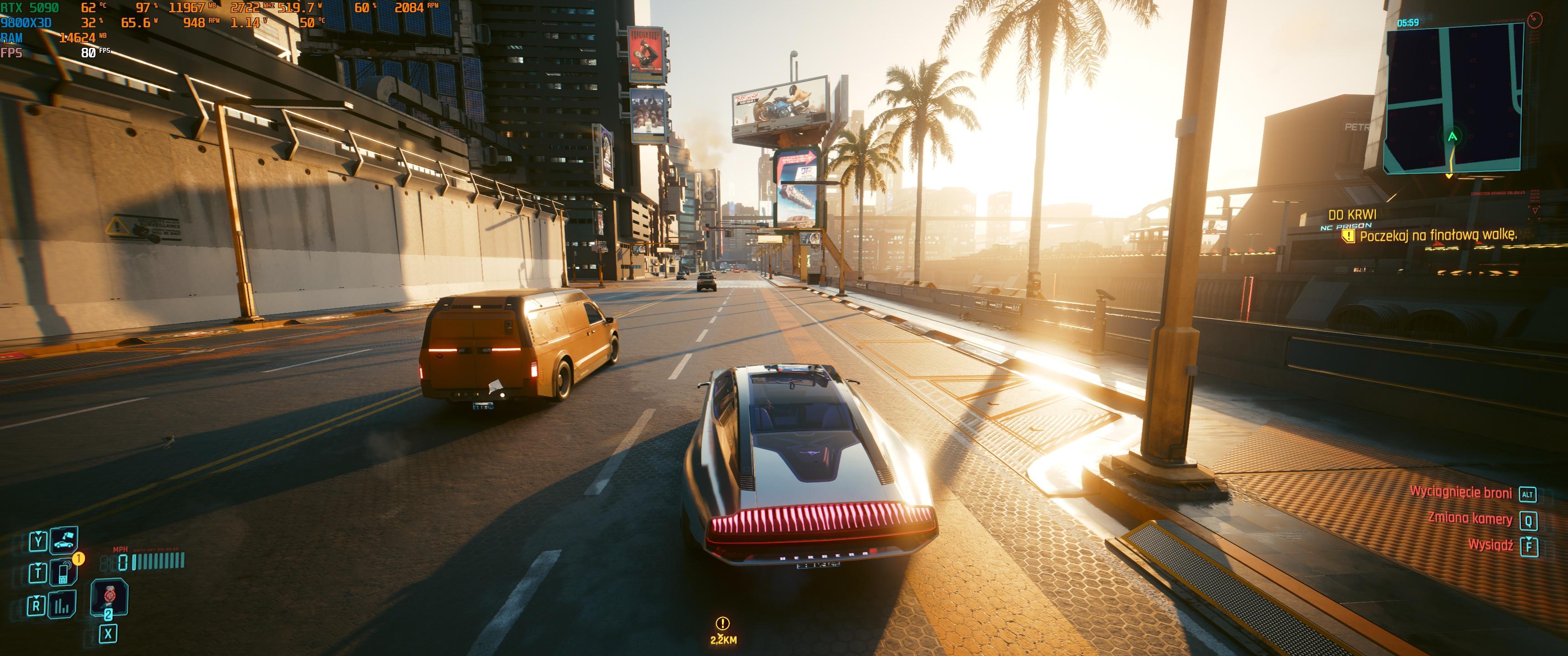
Task: Open the vehicle call icon
Action: 63,540
